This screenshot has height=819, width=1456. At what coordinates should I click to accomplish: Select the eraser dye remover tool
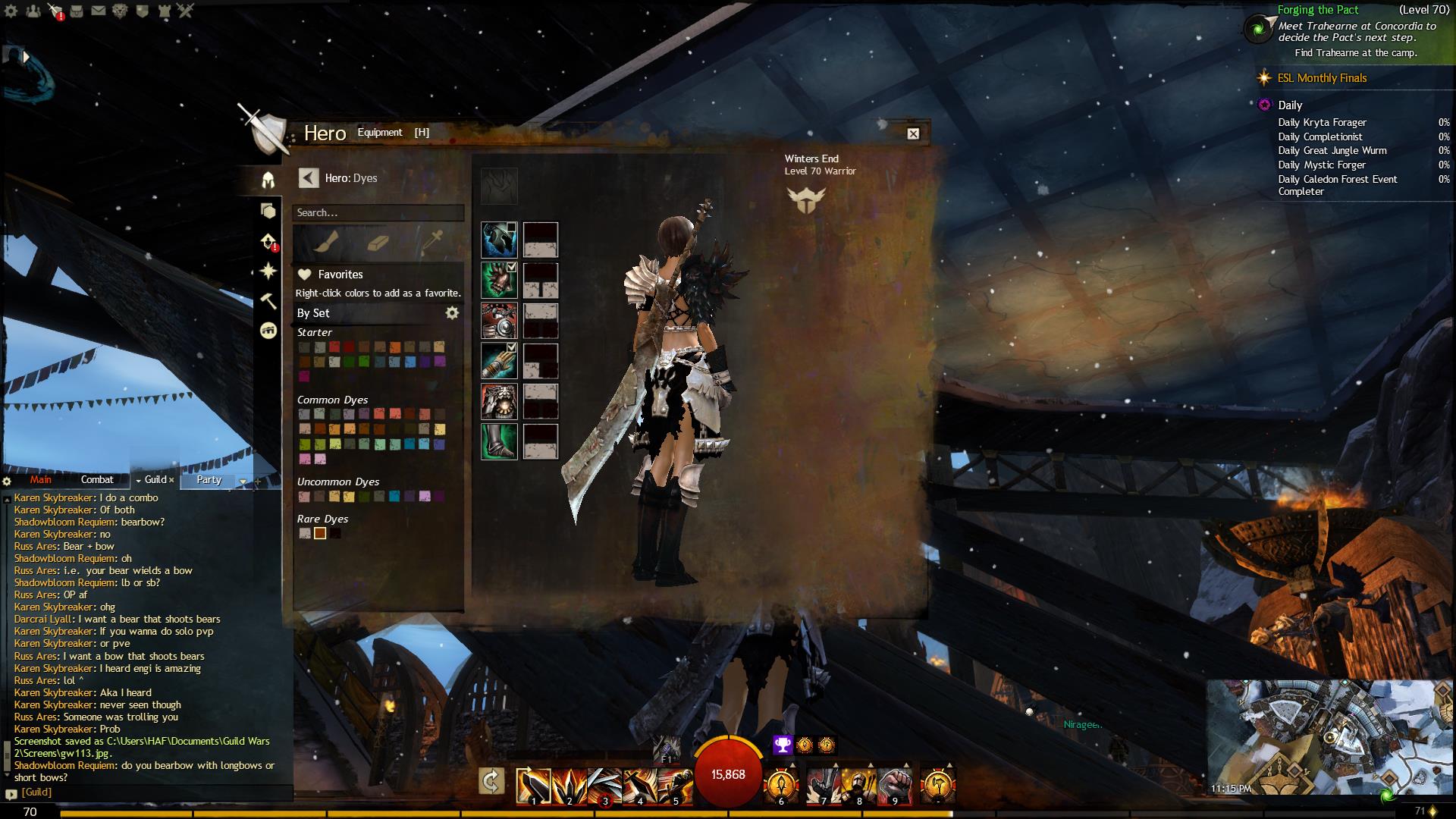378,242
